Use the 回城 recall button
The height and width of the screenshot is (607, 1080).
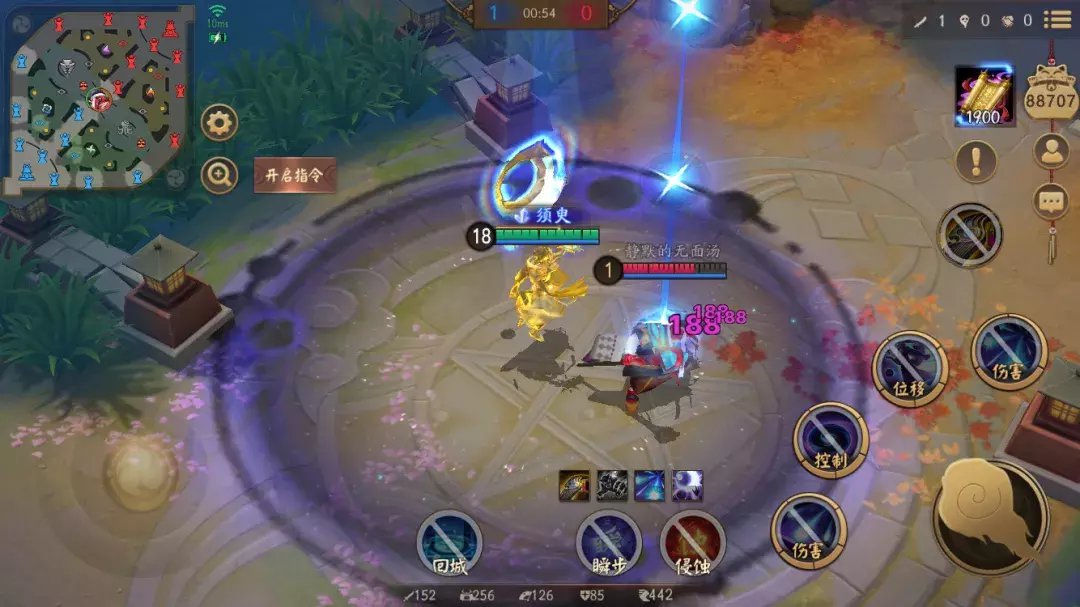tap(449, 543)
